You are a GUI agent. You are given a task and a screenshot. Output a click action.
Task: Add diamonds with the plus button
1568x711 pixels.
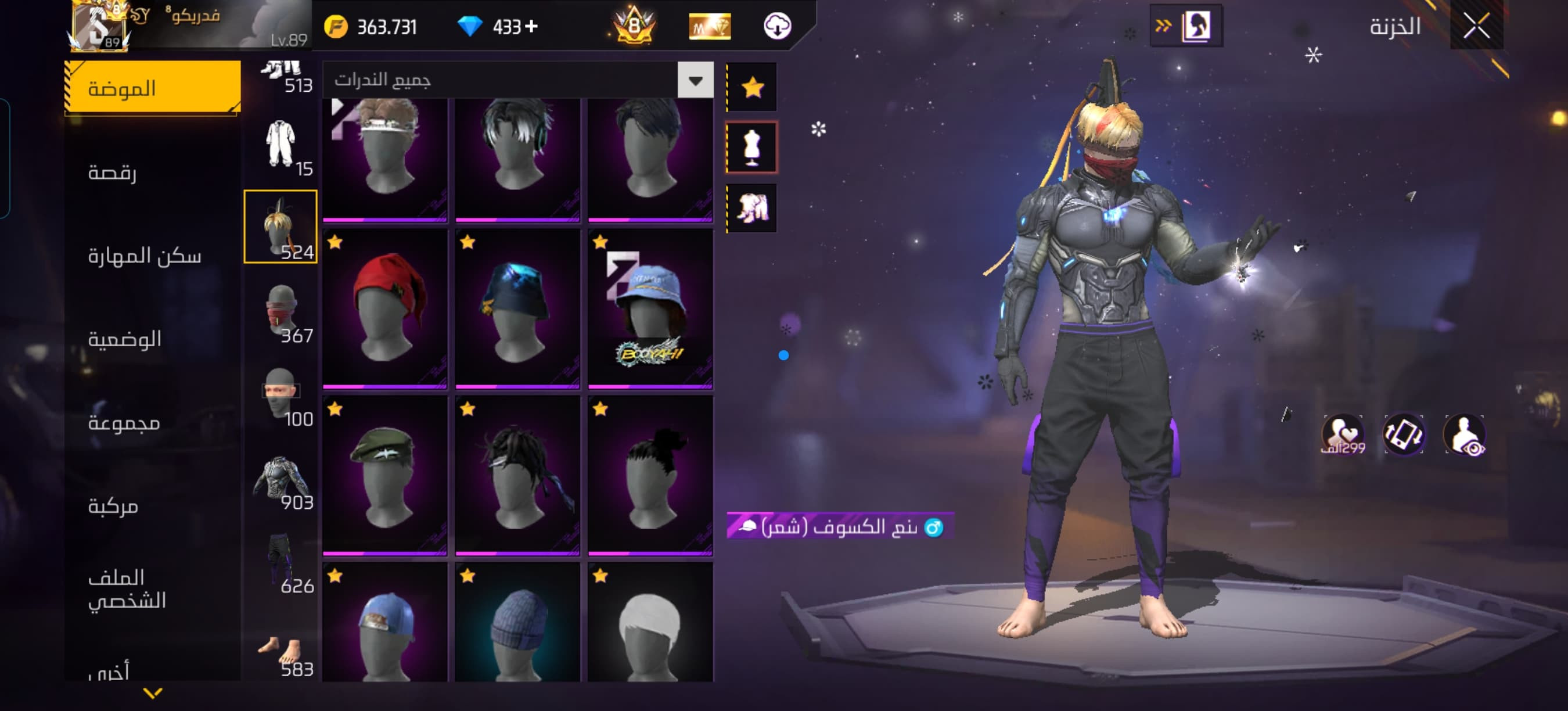[x=531, y=26]
